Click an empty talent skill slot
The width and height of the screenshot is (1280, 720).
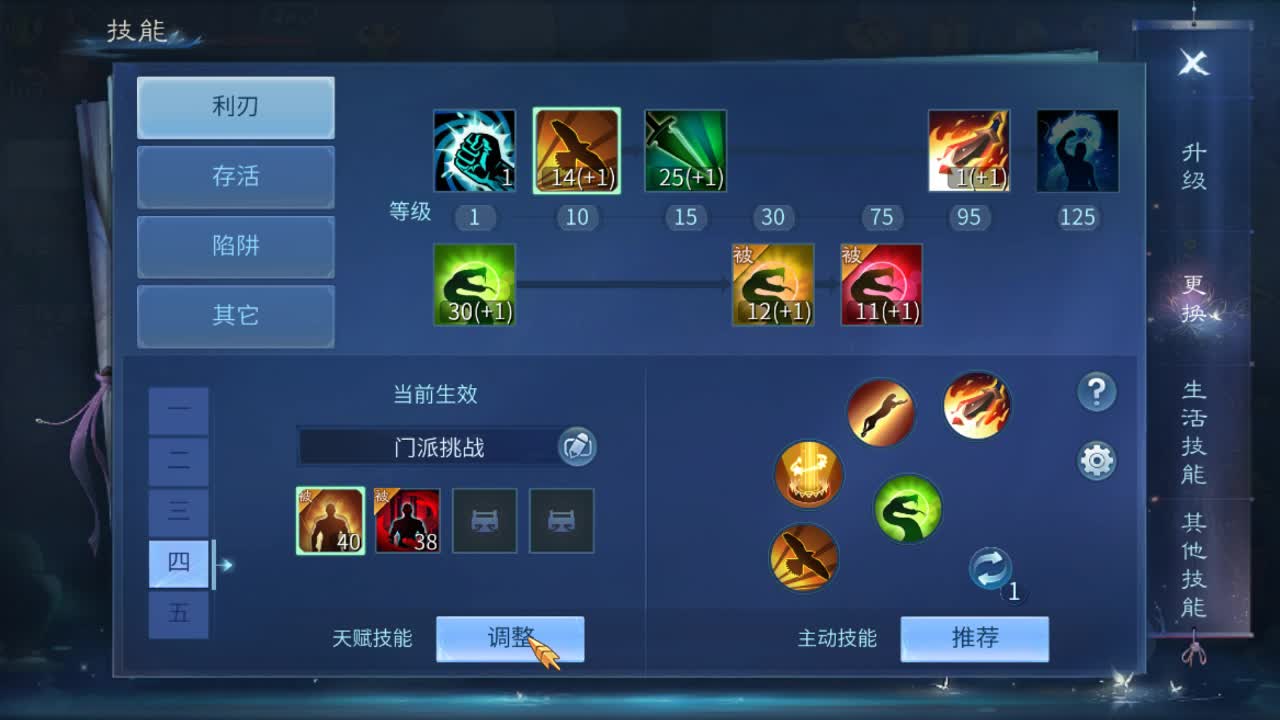point(484,520)
